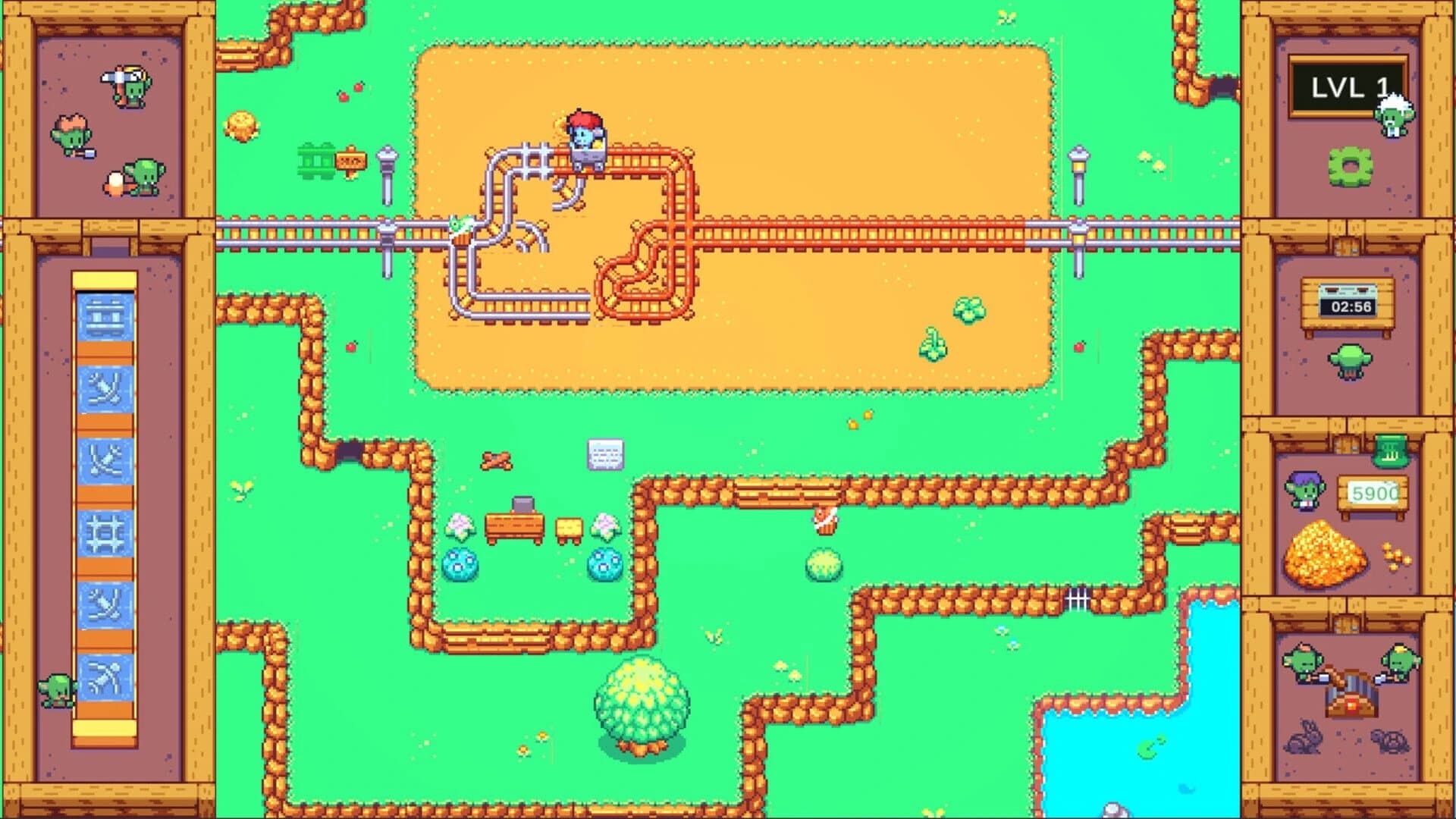Open the hatch door above the bank room
Screen dimensions: 1456x819
click(x=1346, y=445)
